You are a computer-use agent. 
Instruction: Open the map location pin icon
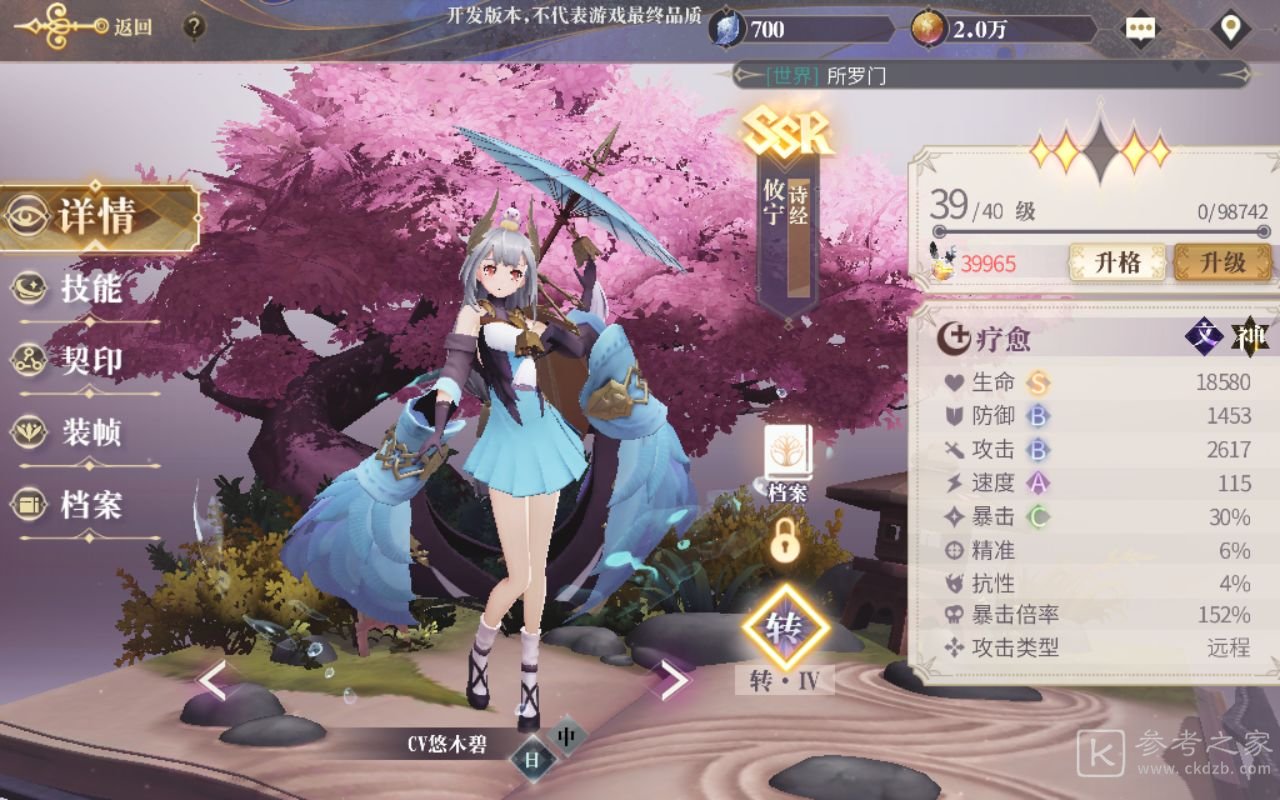(1230, 28)
